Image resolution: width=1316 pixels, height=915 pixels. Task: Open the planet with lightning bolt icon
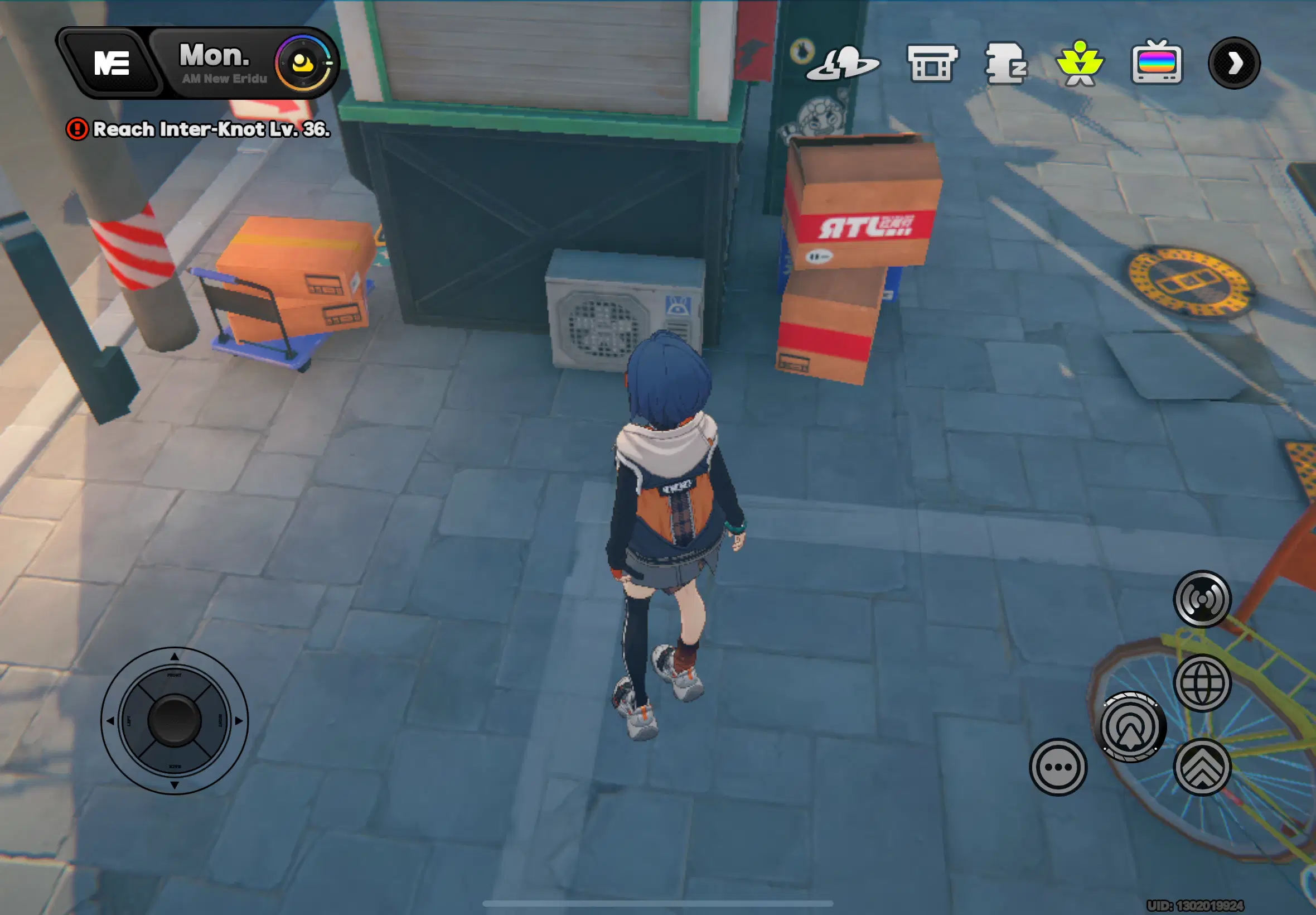[x=842, y=63]
